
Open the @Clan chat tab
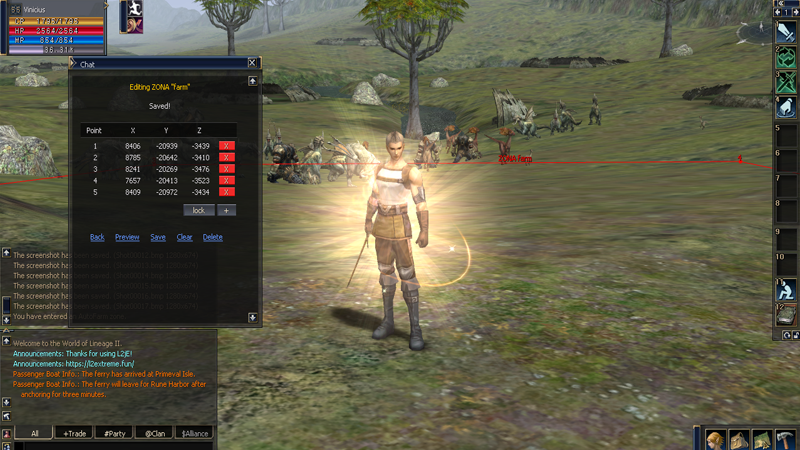tap(154, 433)
